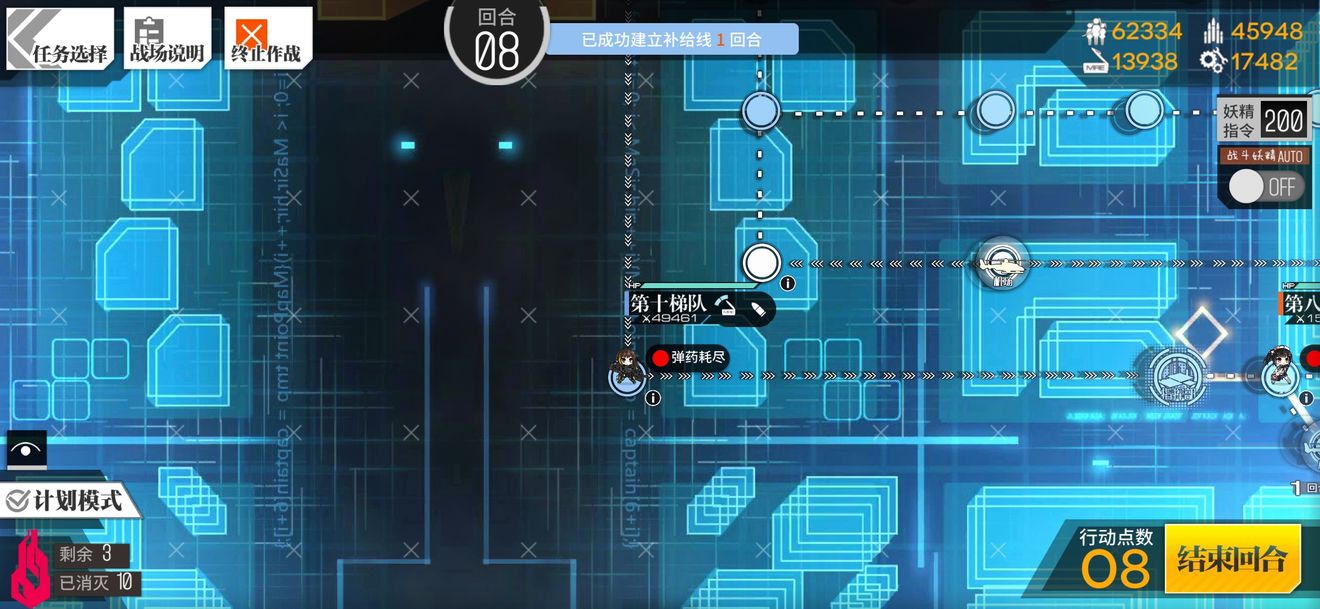This screenshot has height=609, width=1320.
Task: Select the 第十梯队 echelon unit
Action: coord(627,372)
